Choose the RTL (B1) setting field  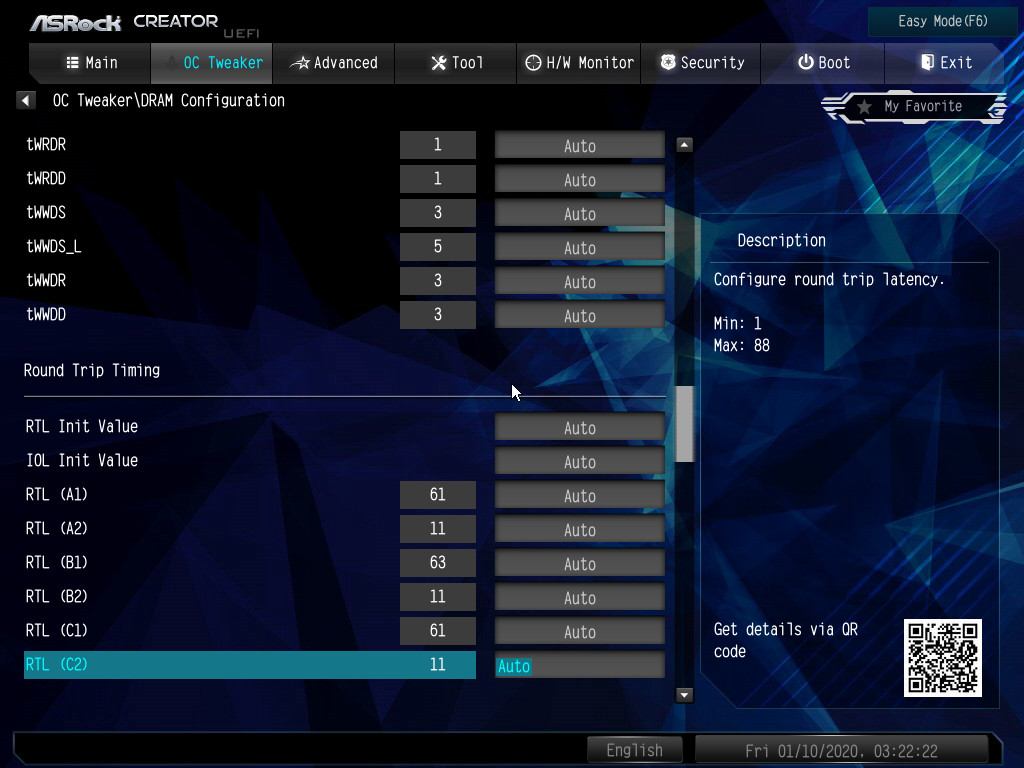tap(580, 564)
